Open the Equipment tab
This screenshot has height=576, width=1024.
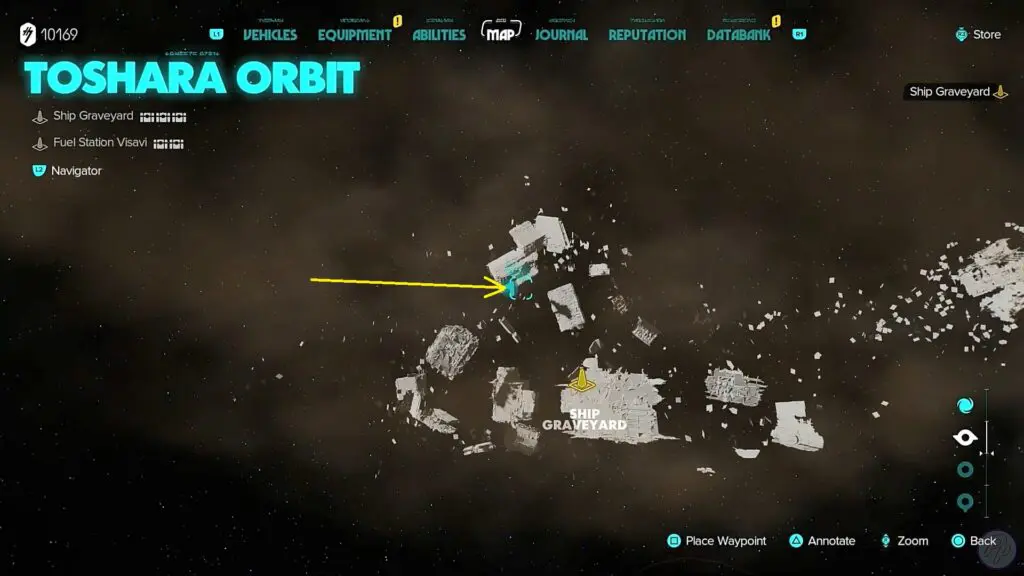[x=354, y=34]
